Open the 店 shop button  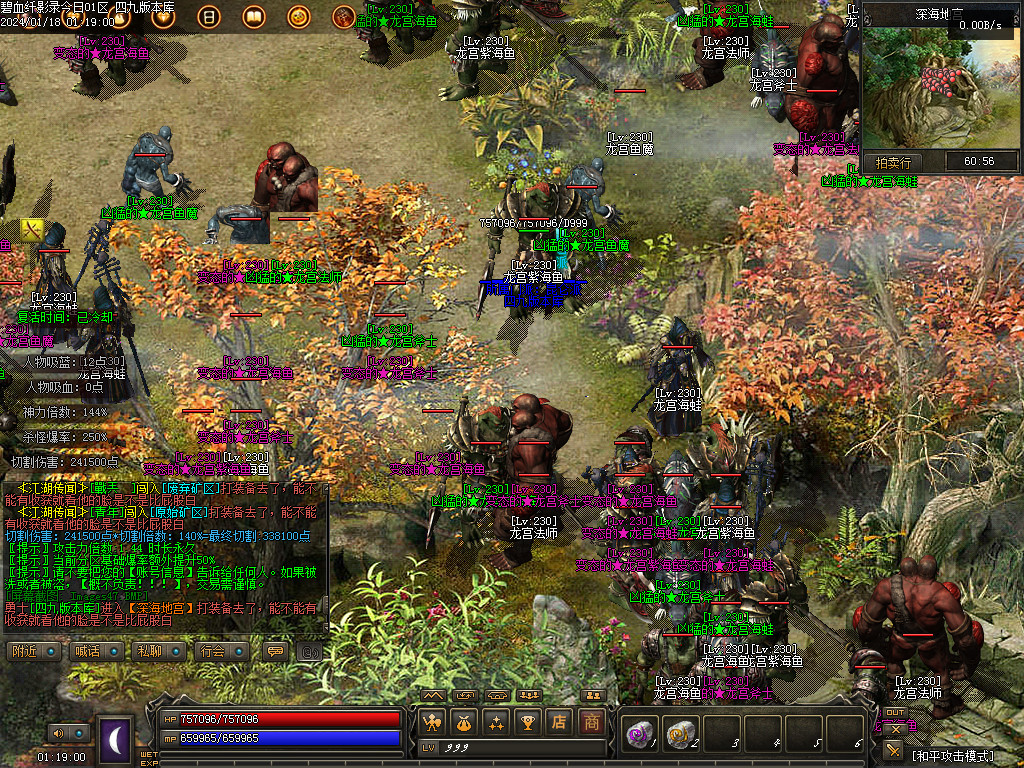560,721
